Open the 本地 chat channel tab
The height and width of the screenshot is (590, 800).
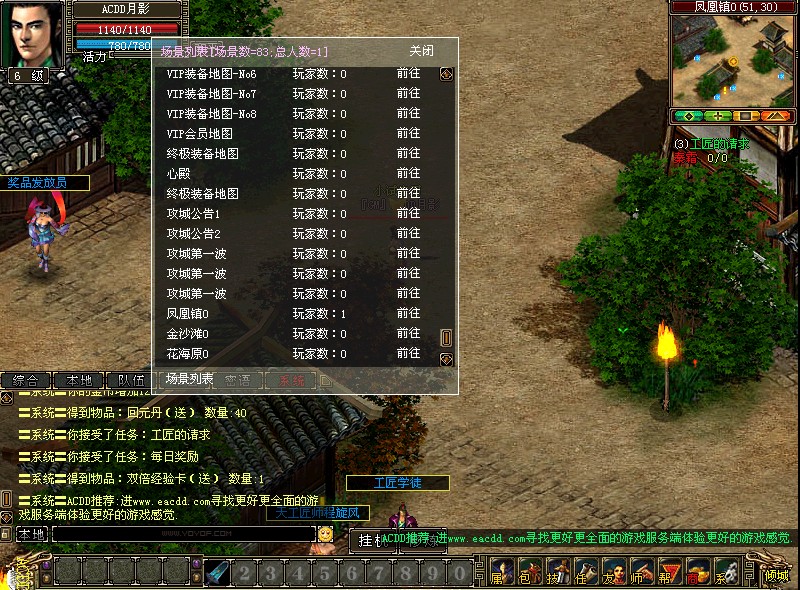[x=78, y=381]
